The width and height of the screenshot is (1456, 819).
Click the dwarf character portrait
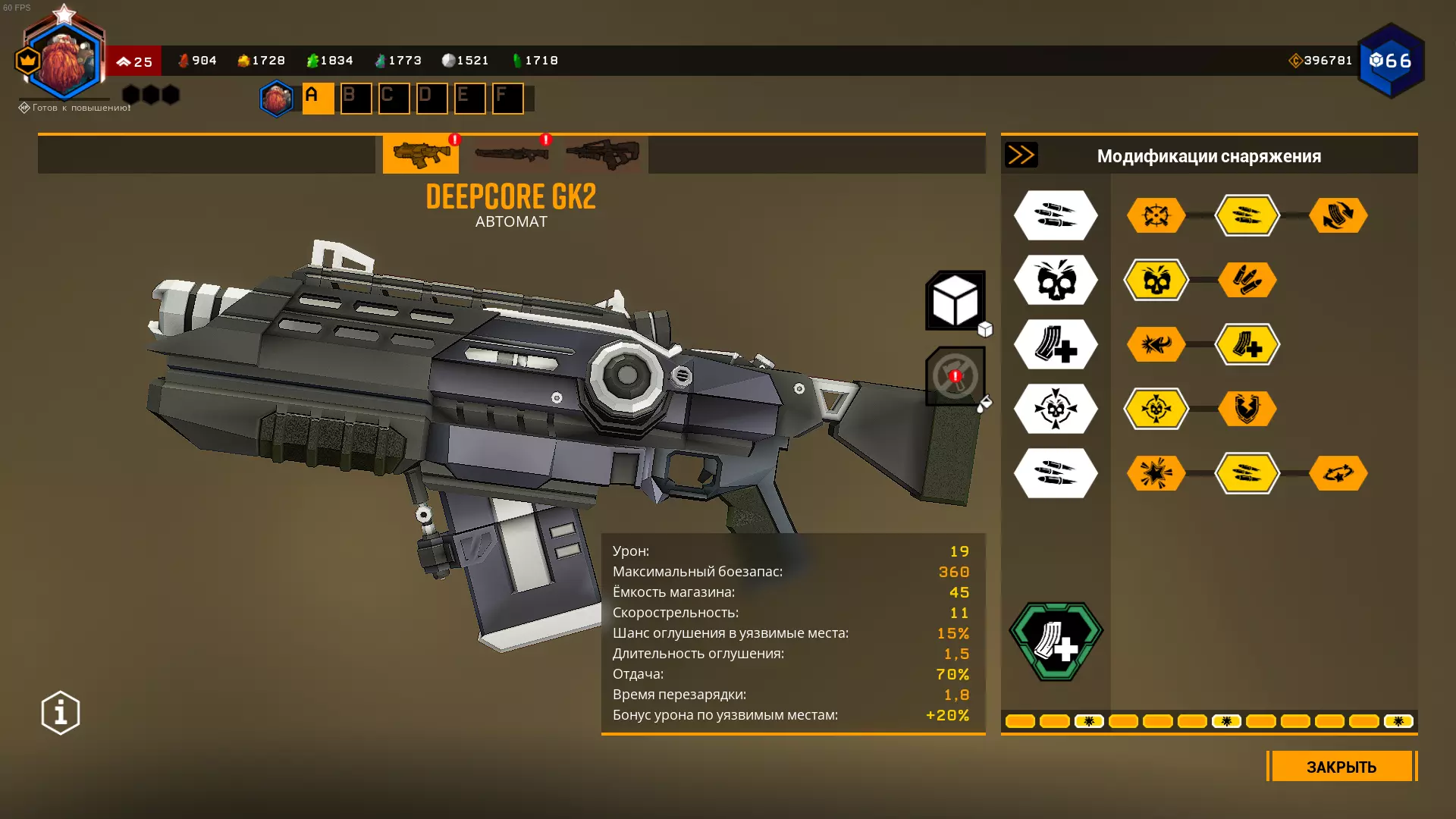[x=64, y=62]
